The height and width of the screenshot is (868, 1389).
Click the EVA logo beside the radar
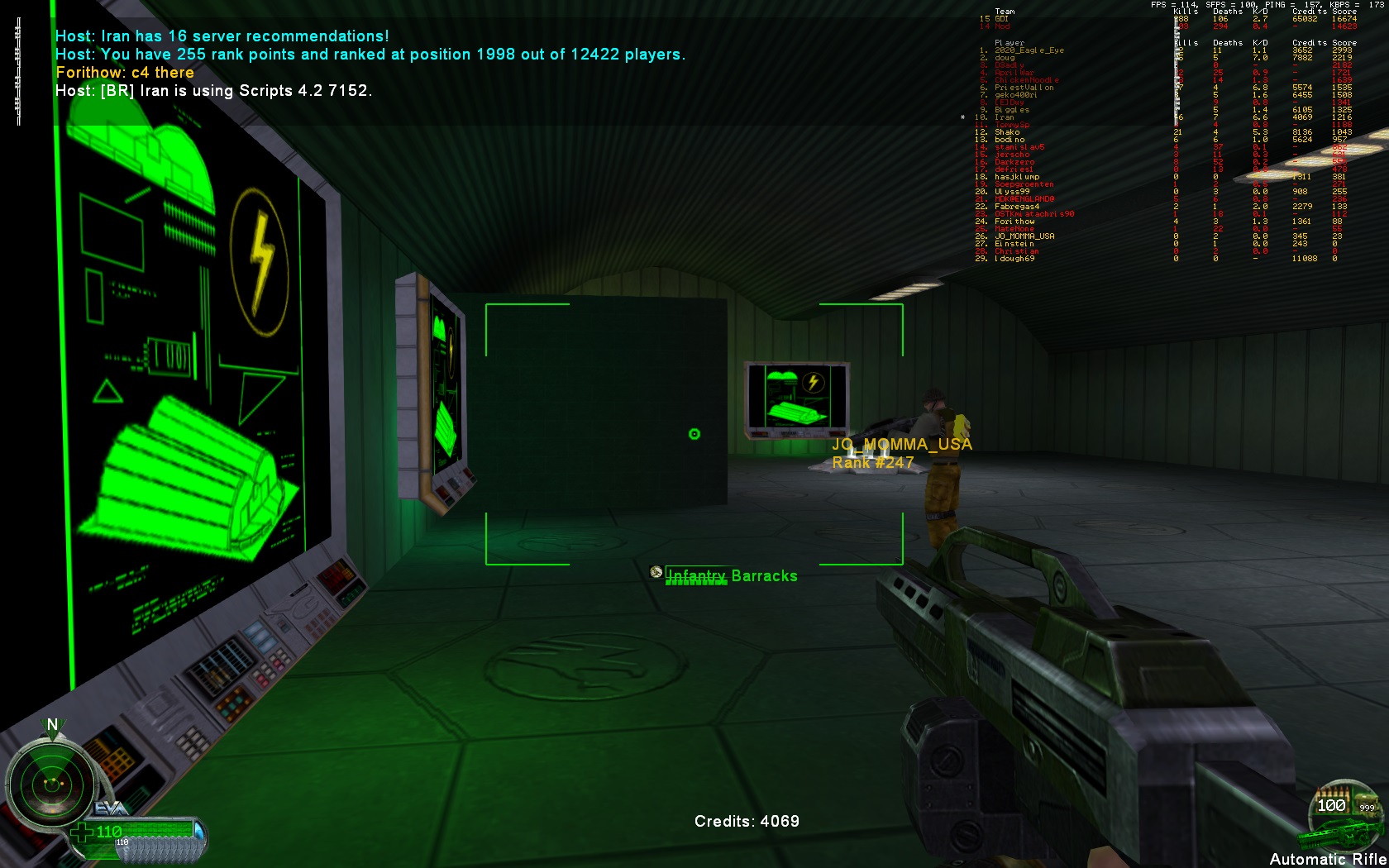(x=112, y=807)
